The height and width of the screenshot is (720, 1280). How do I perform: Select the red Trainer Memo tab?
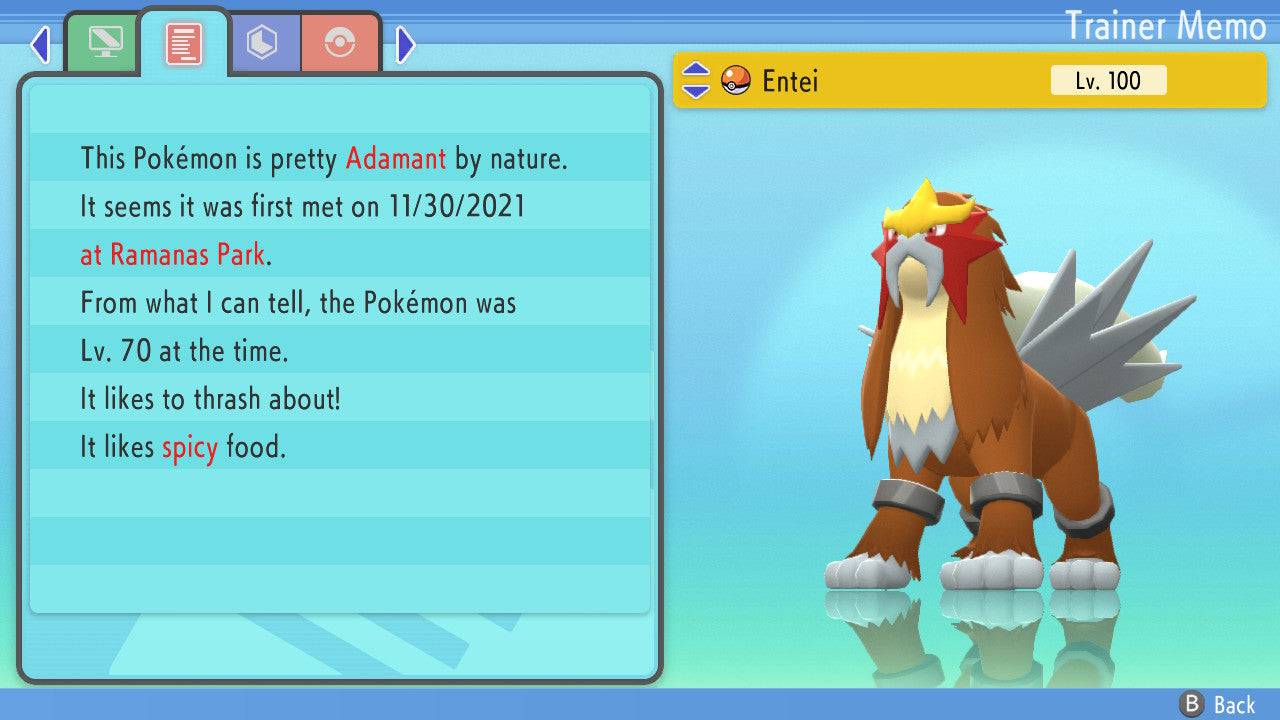point(184,43)
